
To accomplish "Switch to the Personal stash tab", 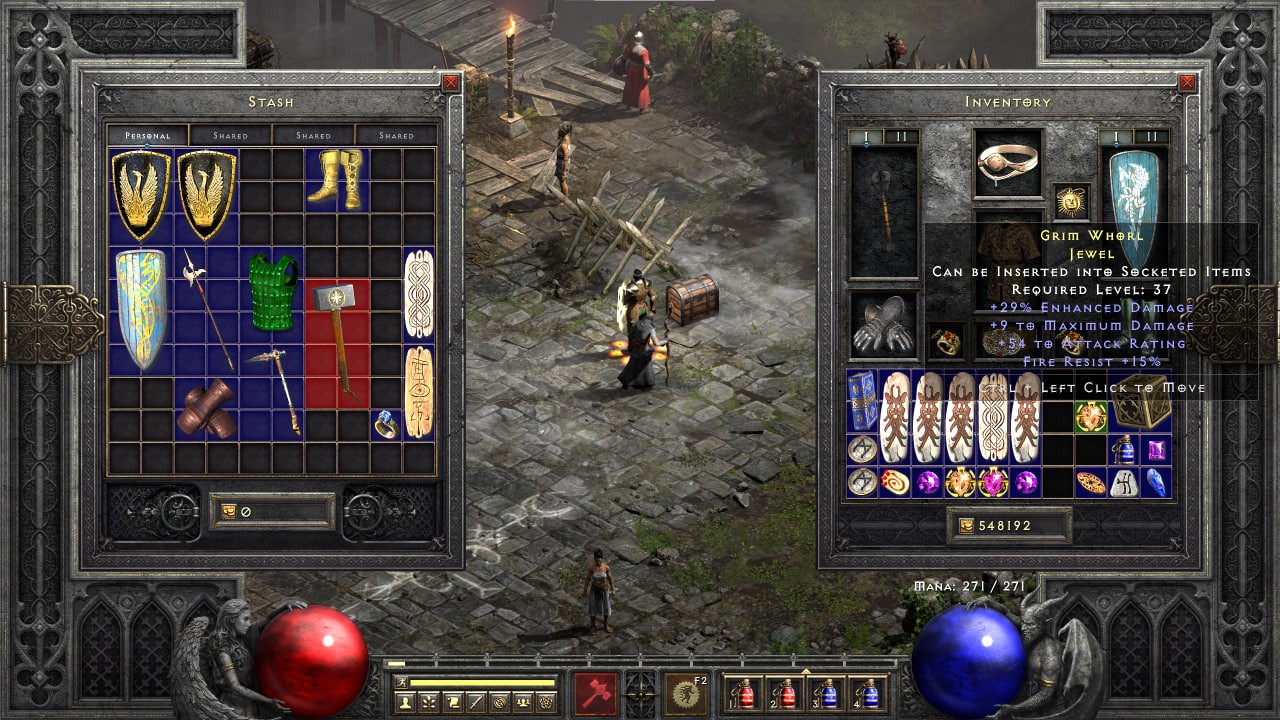I will coord(147,135).
